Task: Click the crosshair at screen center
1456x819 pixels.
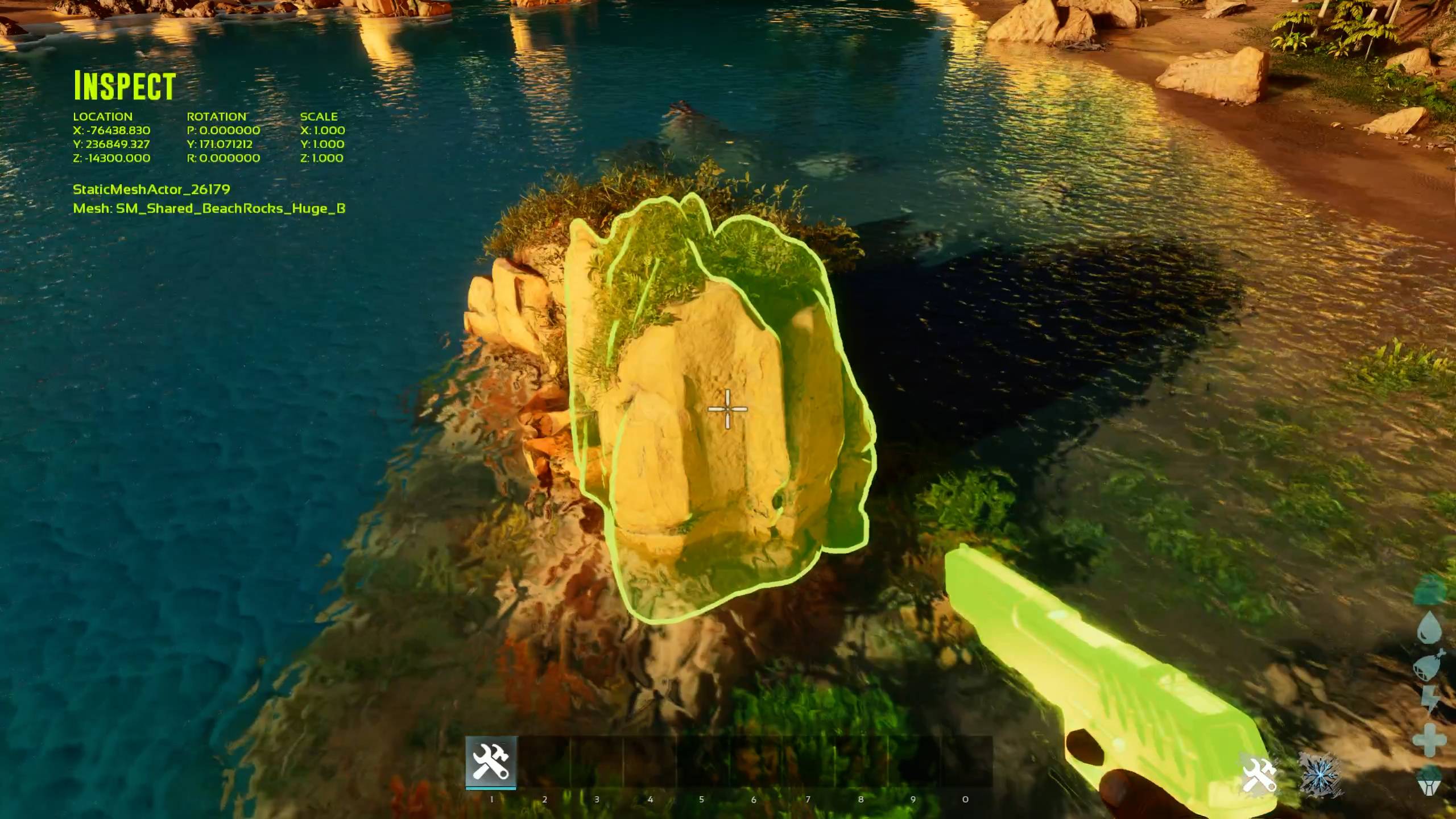Action: 728,408
